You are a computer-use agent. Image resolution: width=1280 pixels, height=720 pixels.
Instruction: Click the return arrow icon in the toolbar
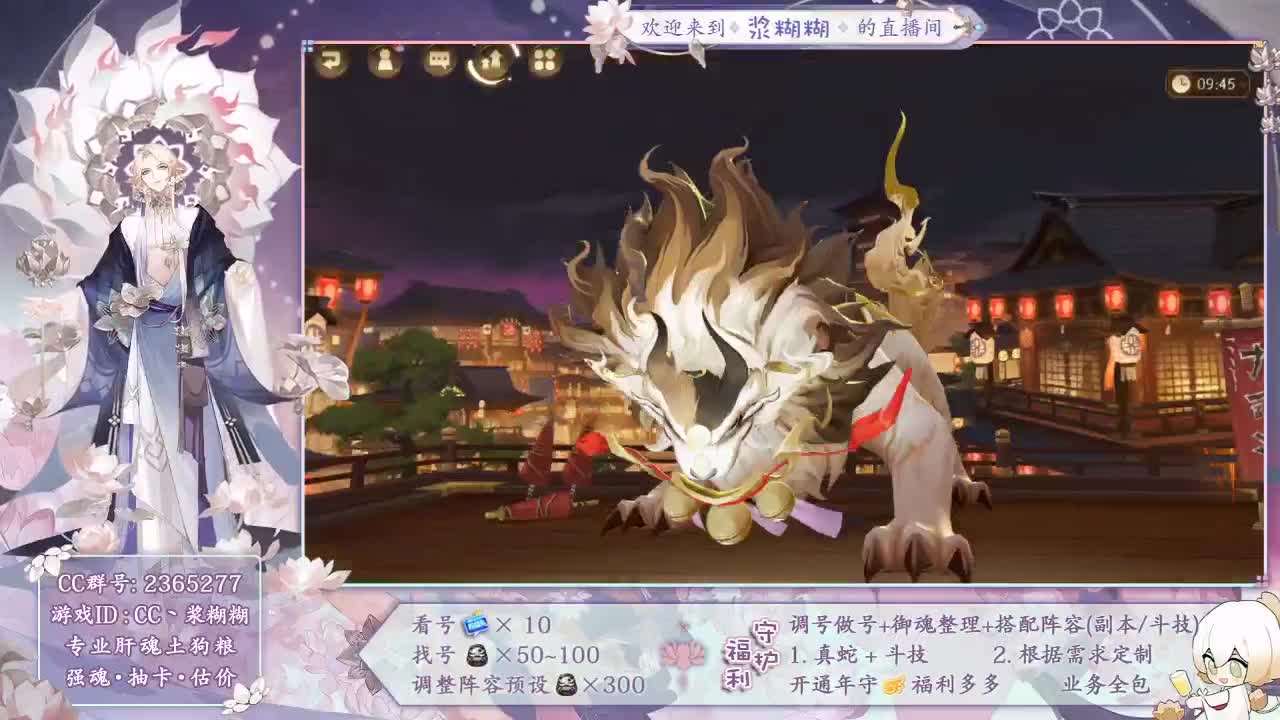point(332,62)
